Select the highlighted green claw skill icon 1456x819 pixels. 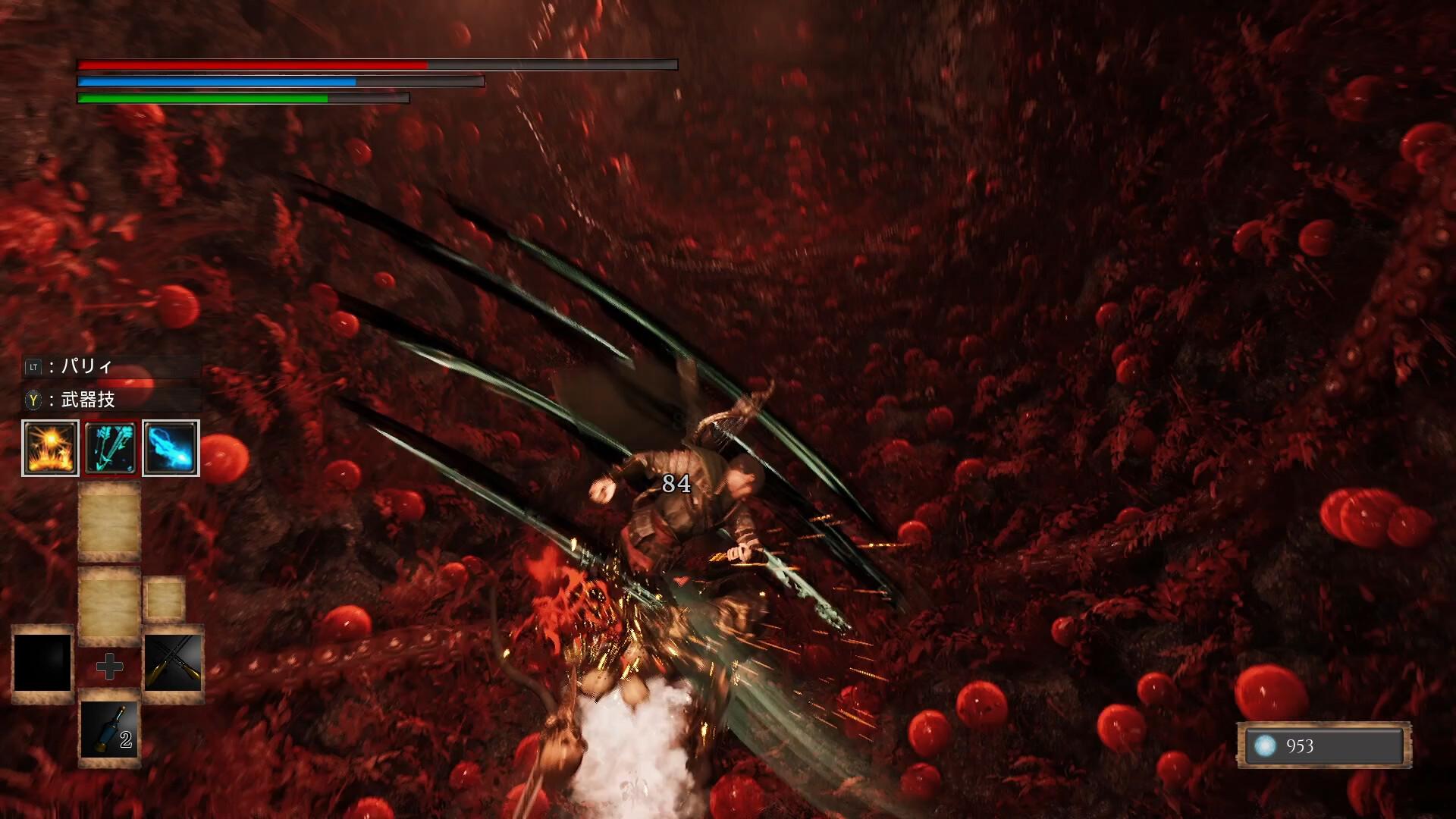pyautogui.click(x=110, y=447)
